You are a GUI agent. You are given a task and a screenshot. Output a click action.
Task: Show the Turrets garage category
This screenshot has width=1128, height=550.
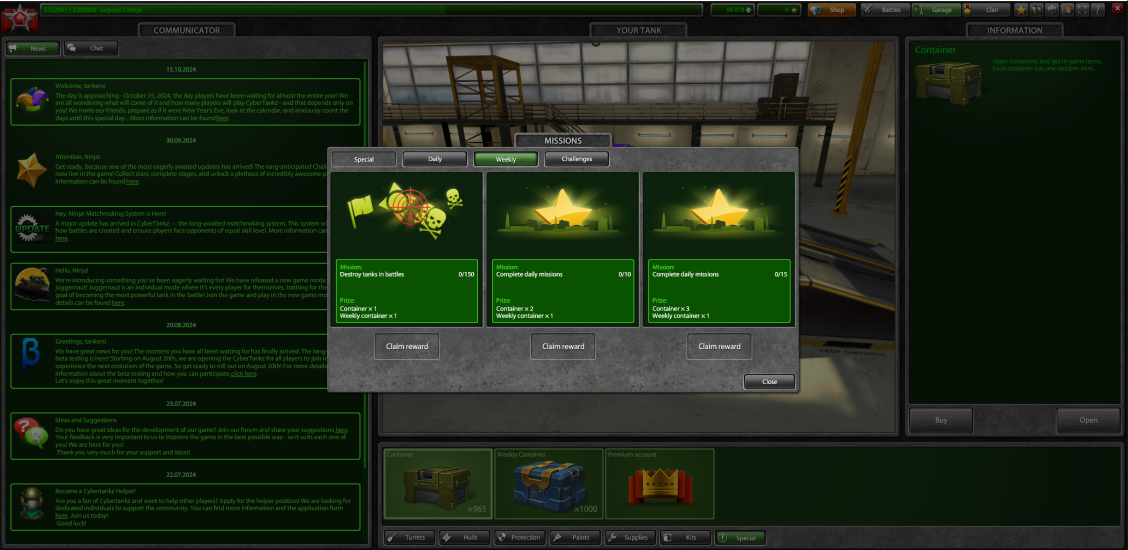[409, 538]
